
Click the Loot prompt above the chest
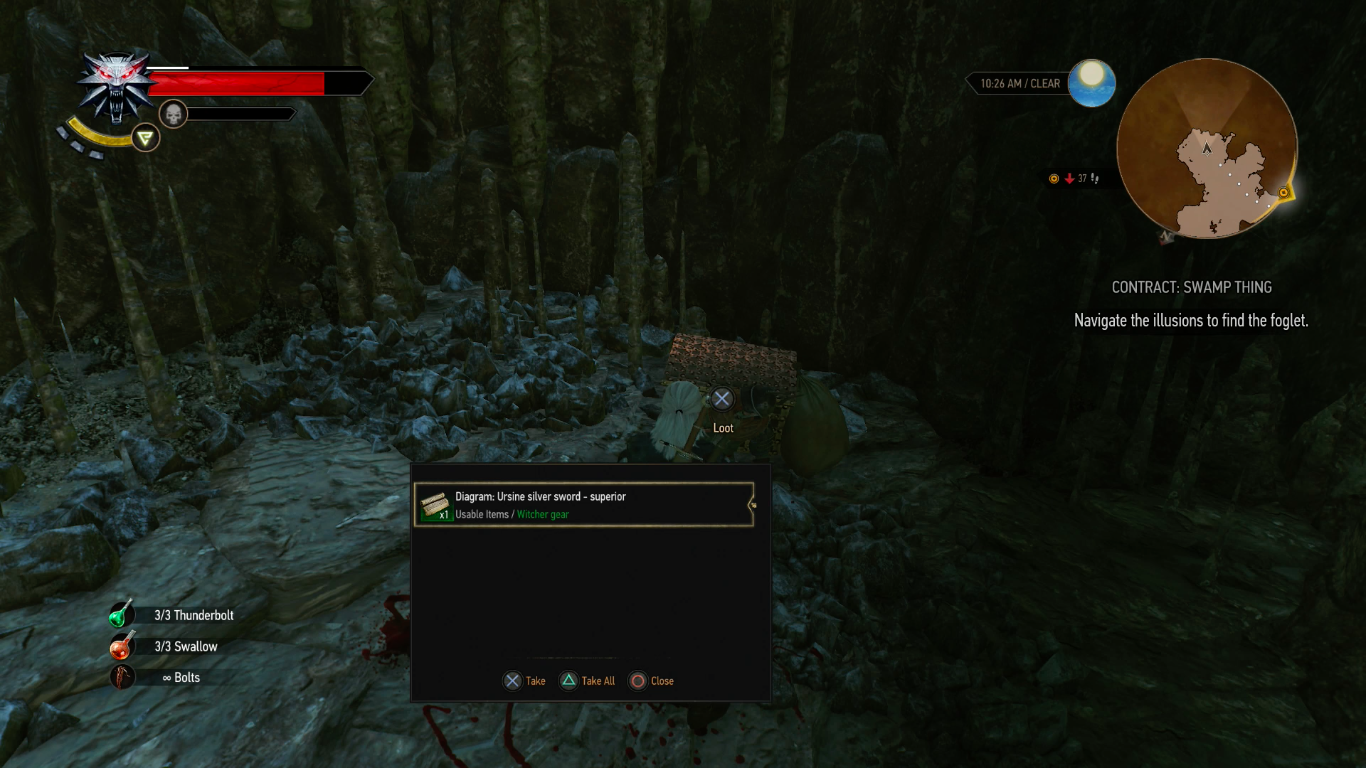pos(722,398)
